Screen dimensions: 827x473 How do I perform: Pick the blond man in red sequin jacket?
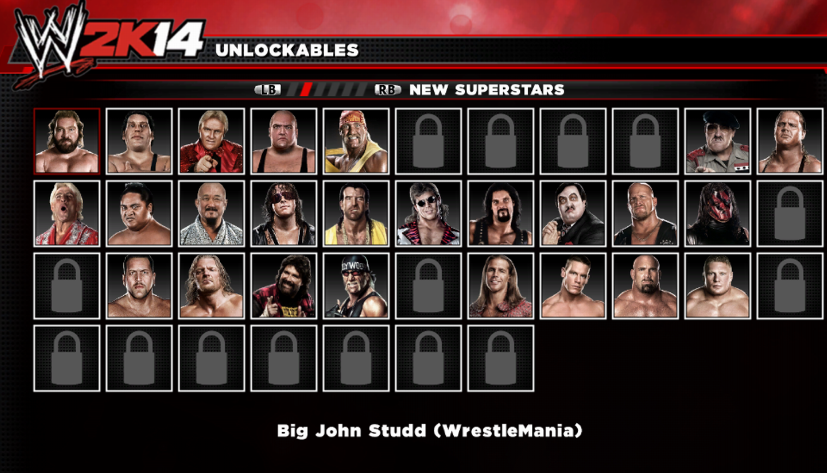pyautogui.click(x=212, y=141)
